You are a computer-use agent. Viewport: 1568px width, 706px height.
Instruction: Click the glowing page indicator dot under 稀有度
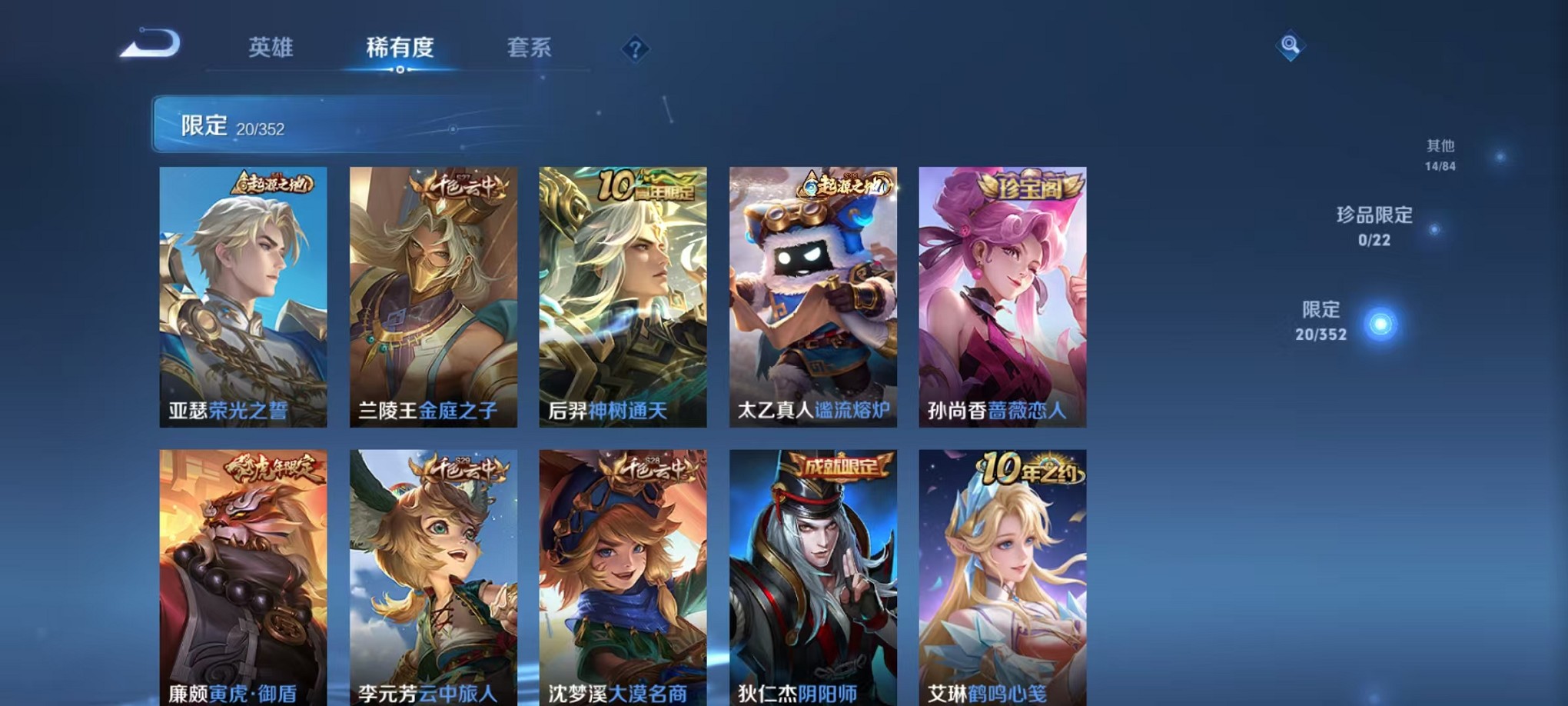point(399,72)
